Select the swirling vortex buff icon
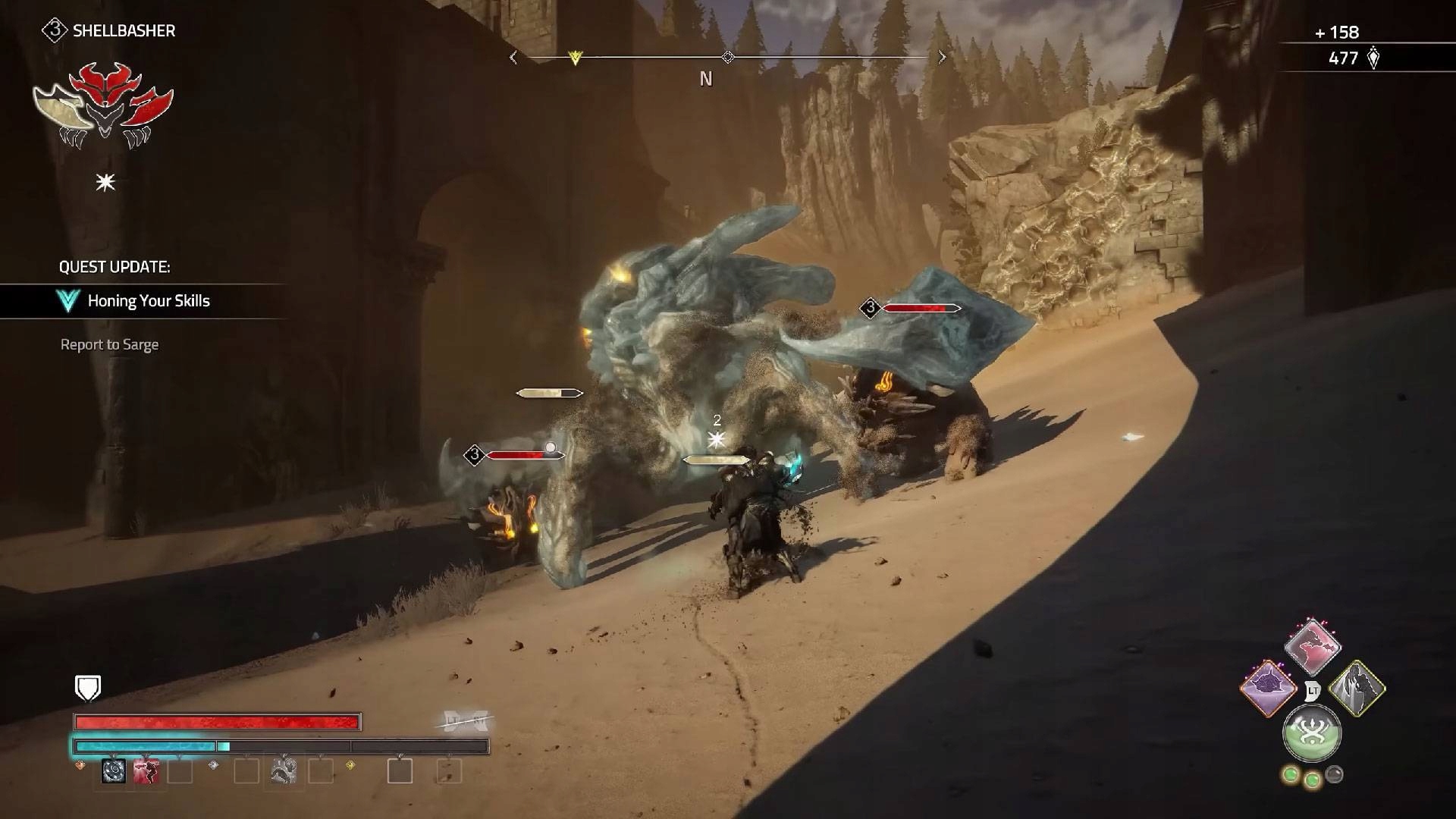Screen dimensions: 1456x819 pyautogui.click(x=114, y=771)
